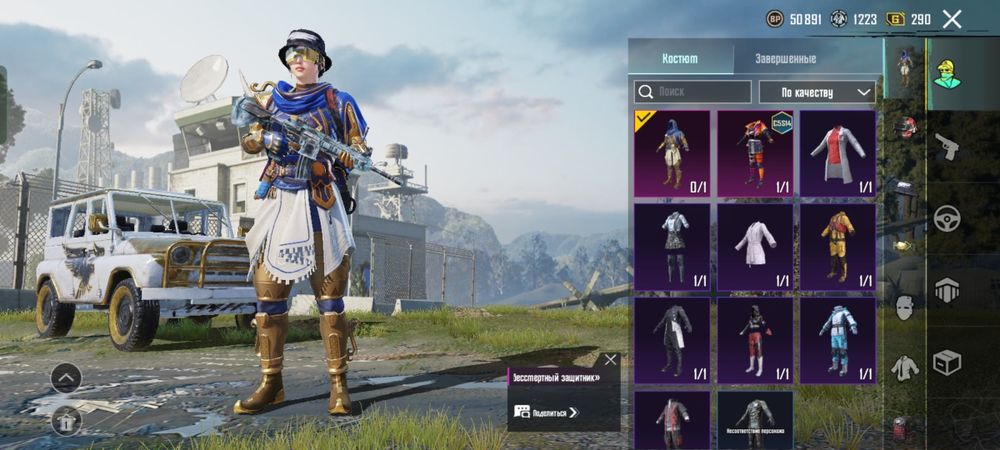Pick the yellow jumpsuit costume
The height and width of the screenshot is (450, 1000).
838,247
